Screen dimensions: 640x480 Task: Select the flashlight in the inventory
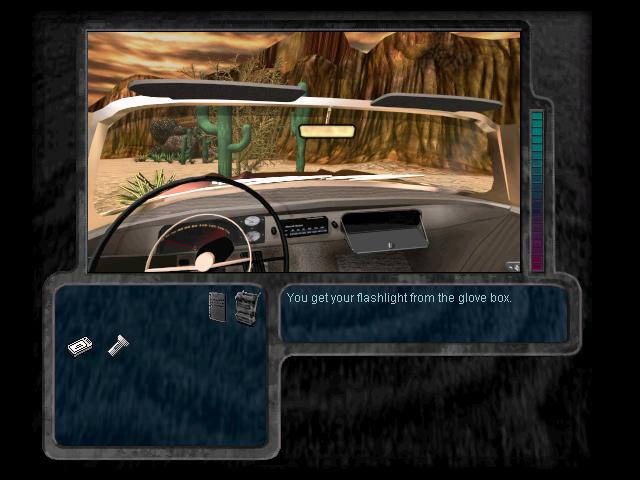coord(117,346)
